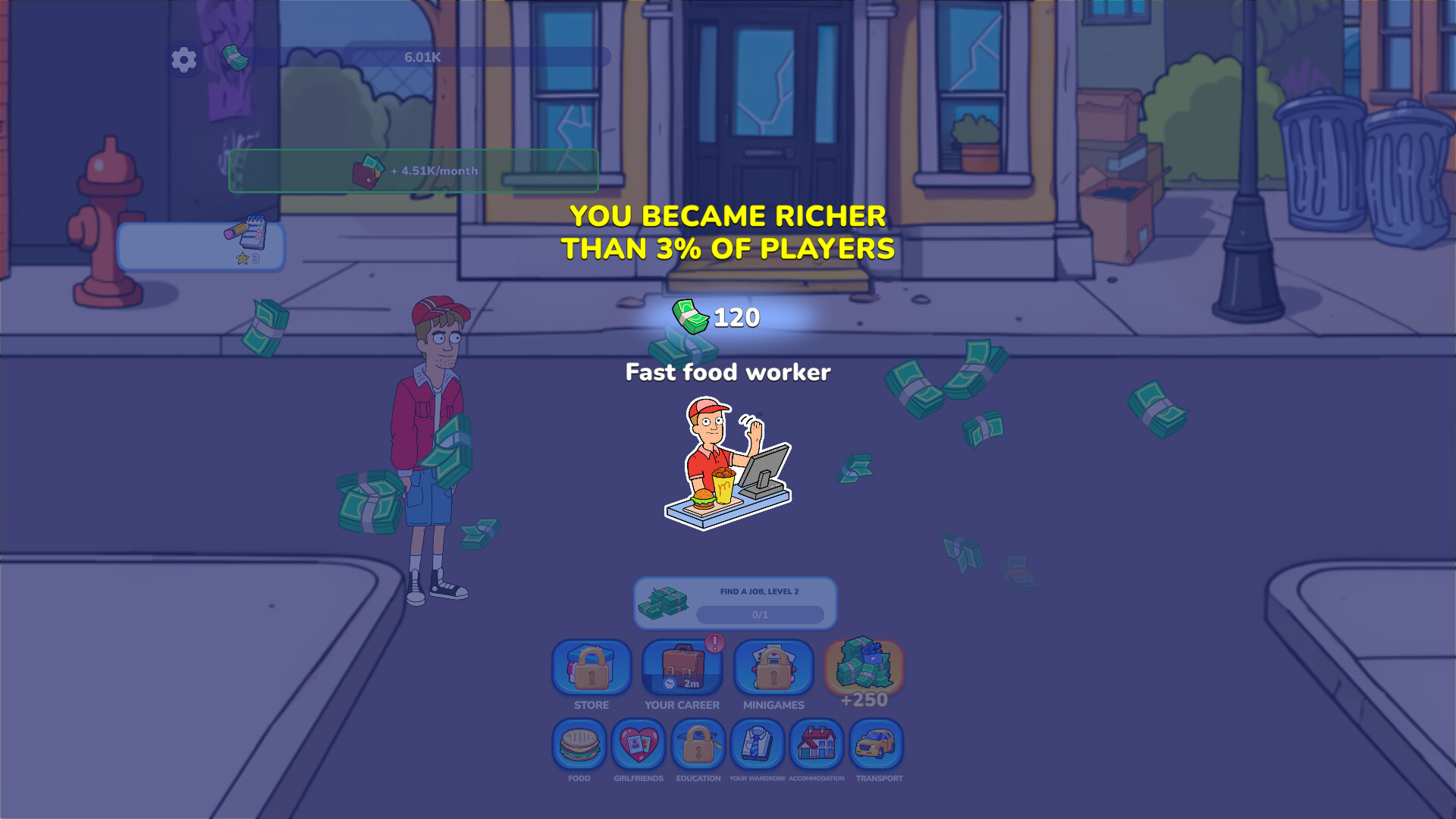Screen dimensions: 1456x819
Task: Select the Food burger icon
Action: click(x=579, y=745)
